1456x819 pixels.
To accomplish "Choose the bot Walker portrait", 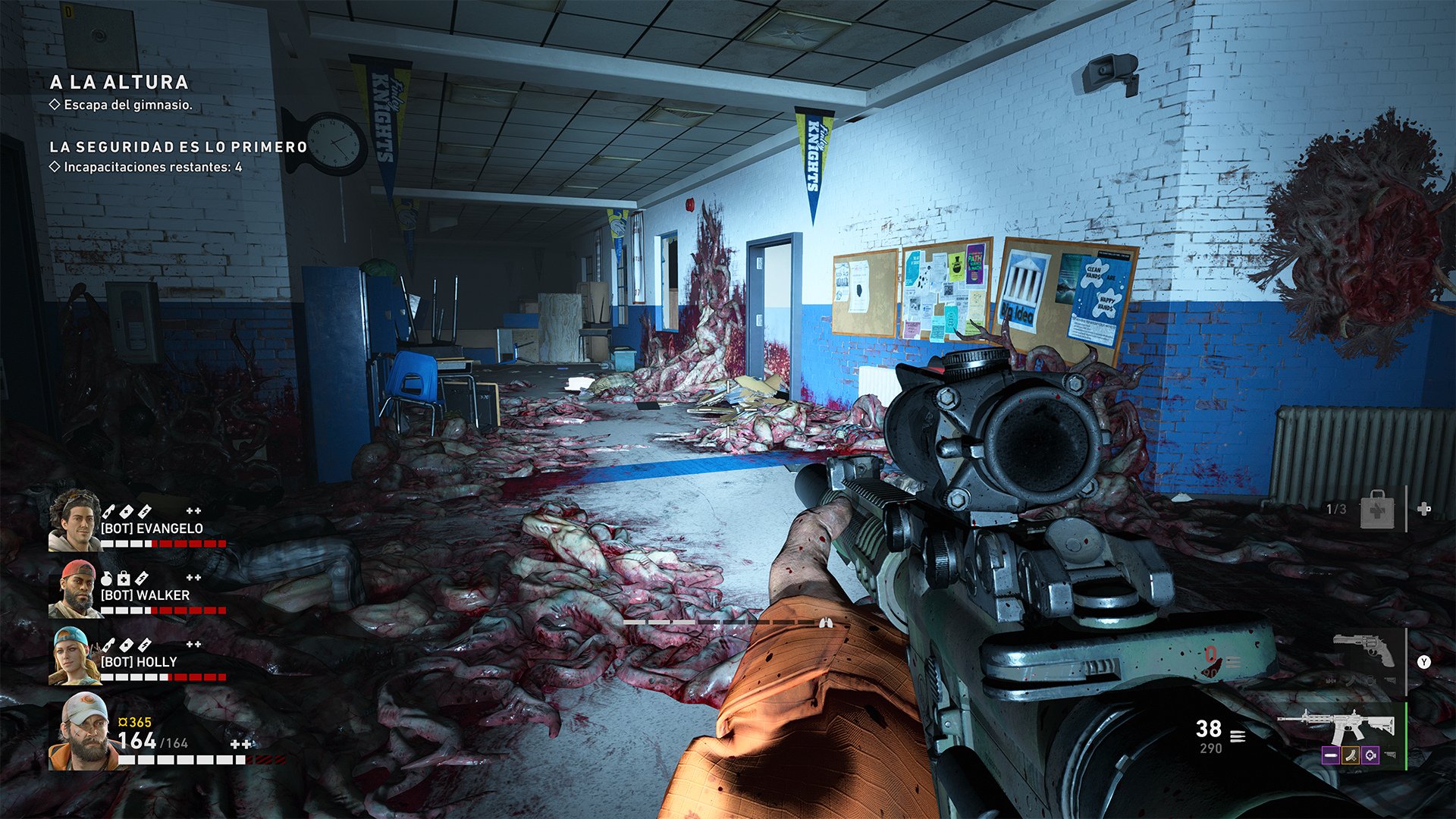I will point(74,589).
